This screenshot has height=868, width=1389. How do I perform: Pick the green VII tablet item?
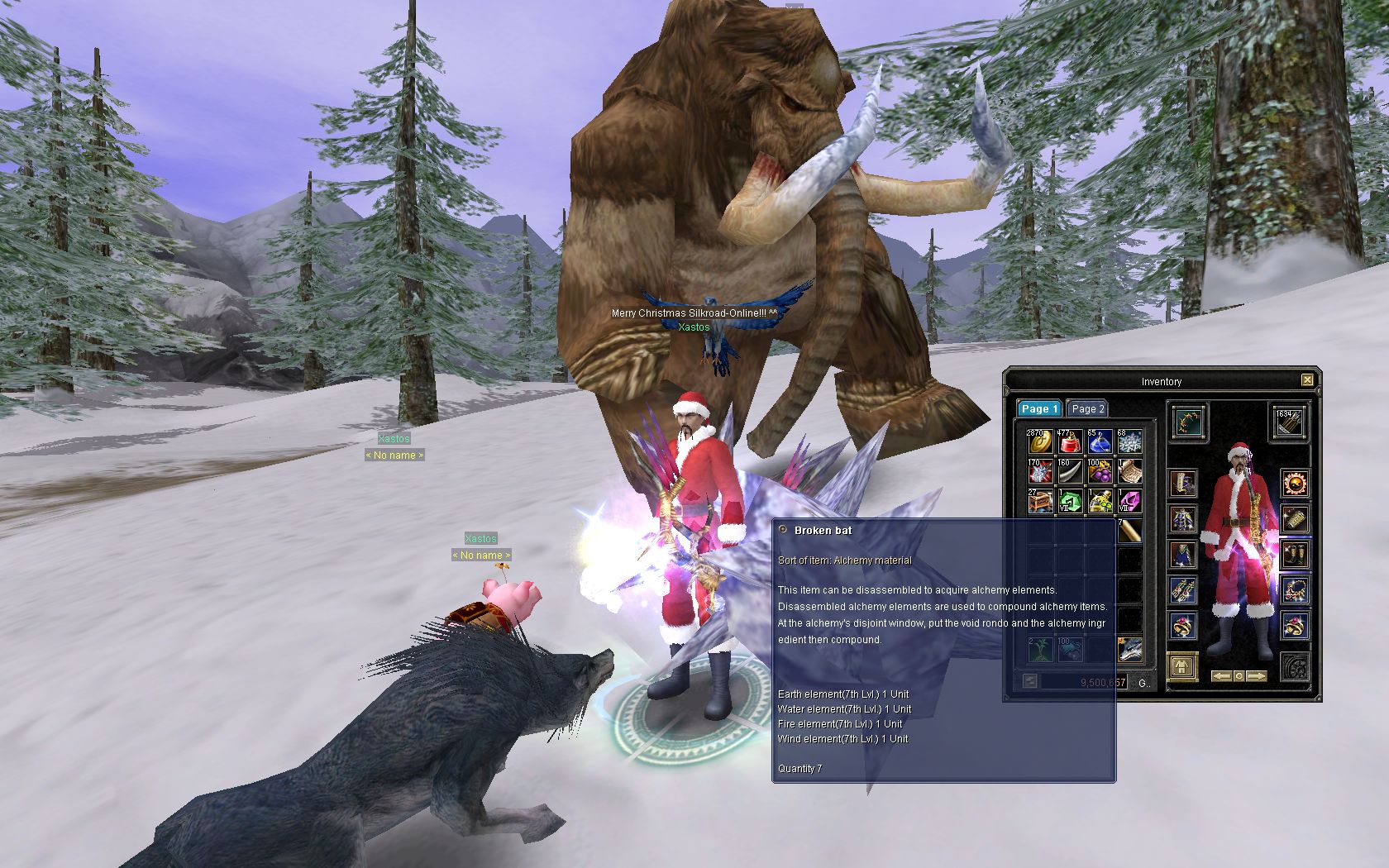[x=1070, y=501]
